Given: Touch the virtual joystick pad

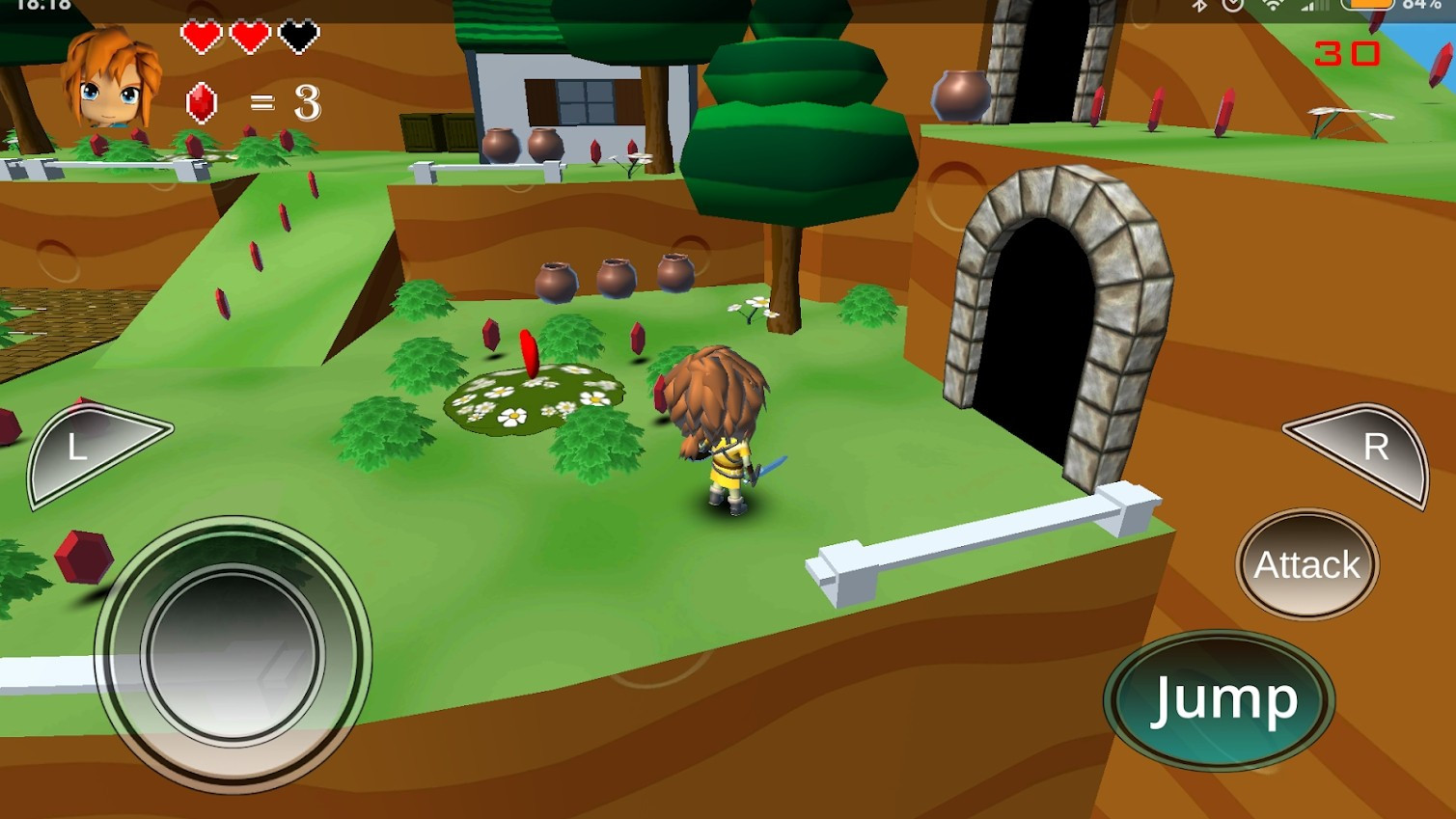Looking at the screenshot, I should point(233,653).
